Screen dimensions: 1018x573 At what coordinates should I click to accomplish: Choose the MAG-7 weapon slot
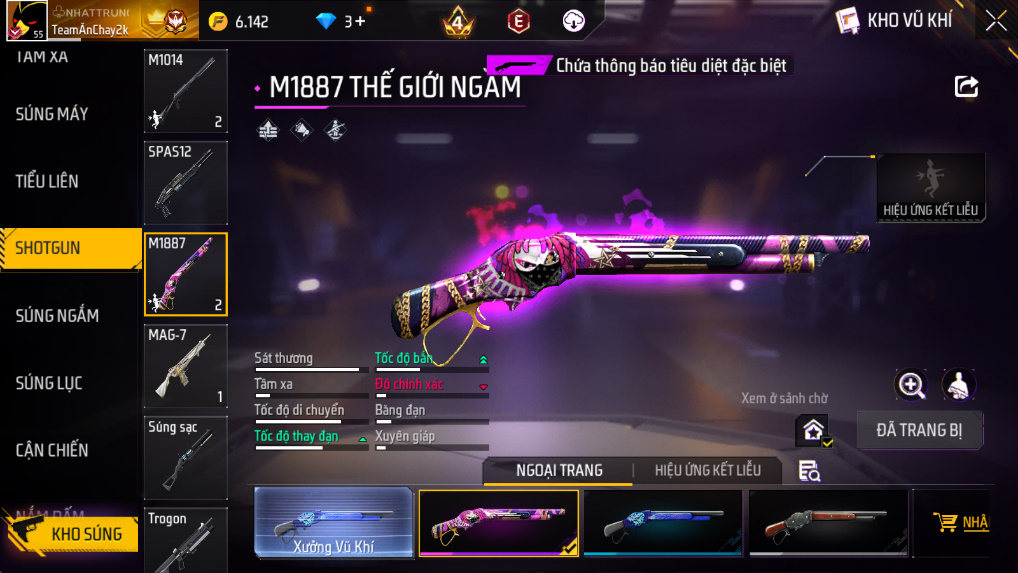click(186, 366)
